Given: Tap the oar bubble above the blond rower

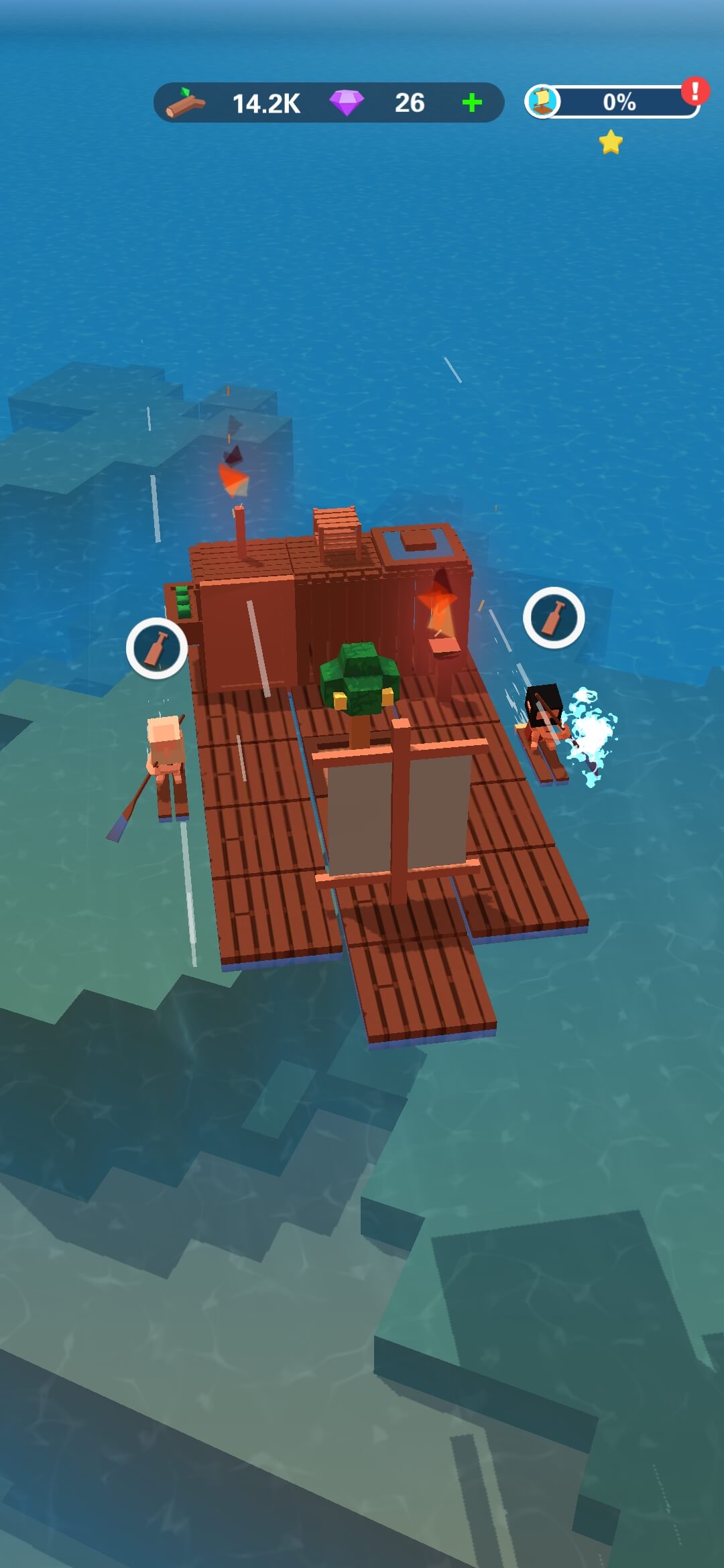Looking at the screenshot, I should click(157, 648).
